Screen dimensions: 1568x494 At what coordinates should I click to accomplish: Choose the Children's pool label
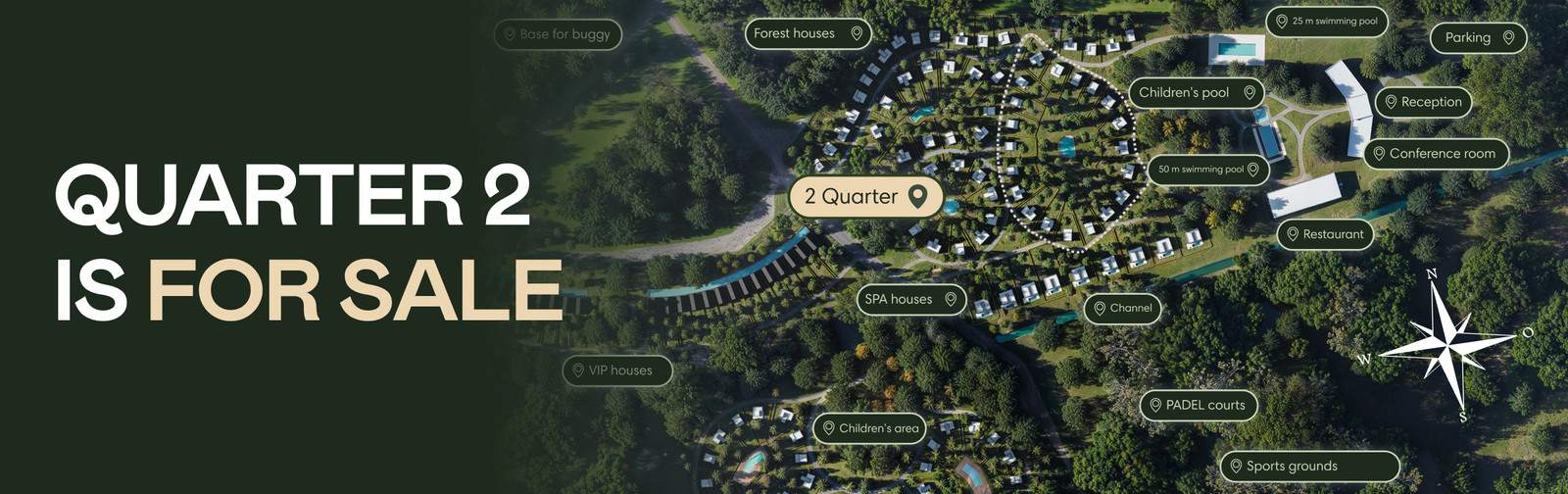coord(1196,93)
